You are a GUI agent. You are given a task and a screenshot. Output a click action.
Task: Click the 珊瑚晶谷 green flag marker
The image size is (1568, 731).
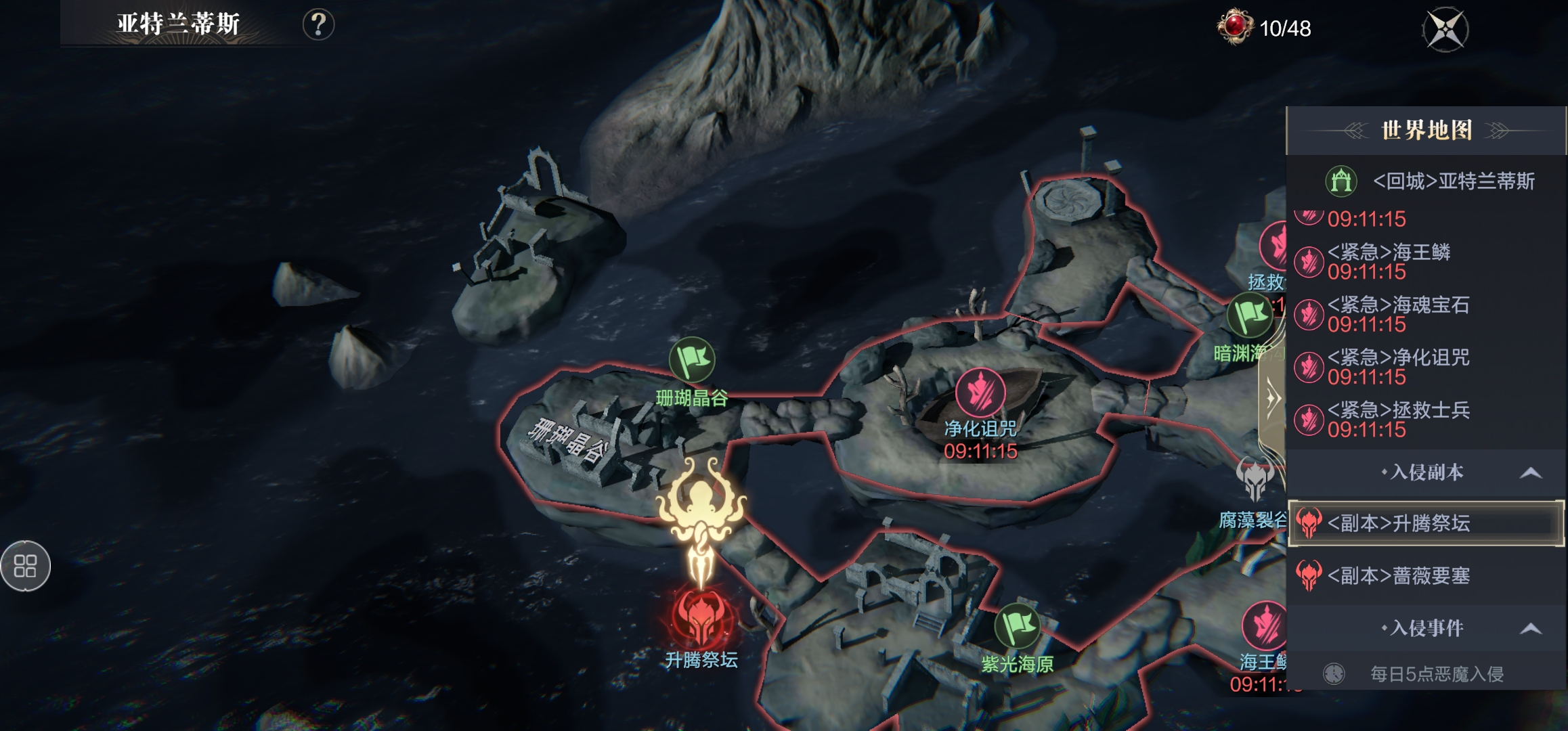coord(691,360)
